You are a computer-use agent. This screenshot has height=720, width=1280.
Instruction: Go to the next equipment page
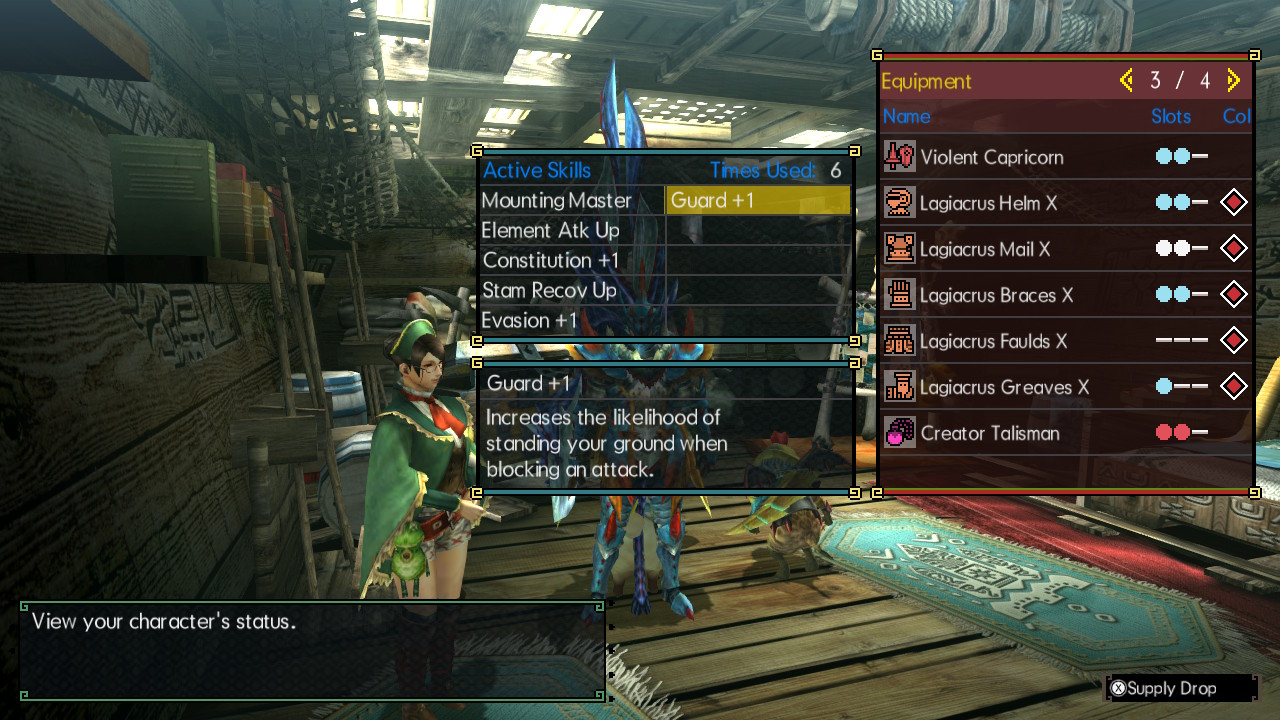click(1233, 81)
